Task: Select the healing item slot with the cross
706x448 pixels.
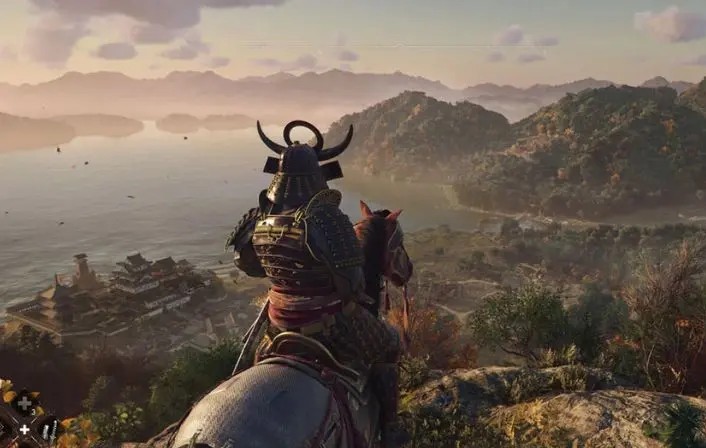Action: click(x=25, y=403)
